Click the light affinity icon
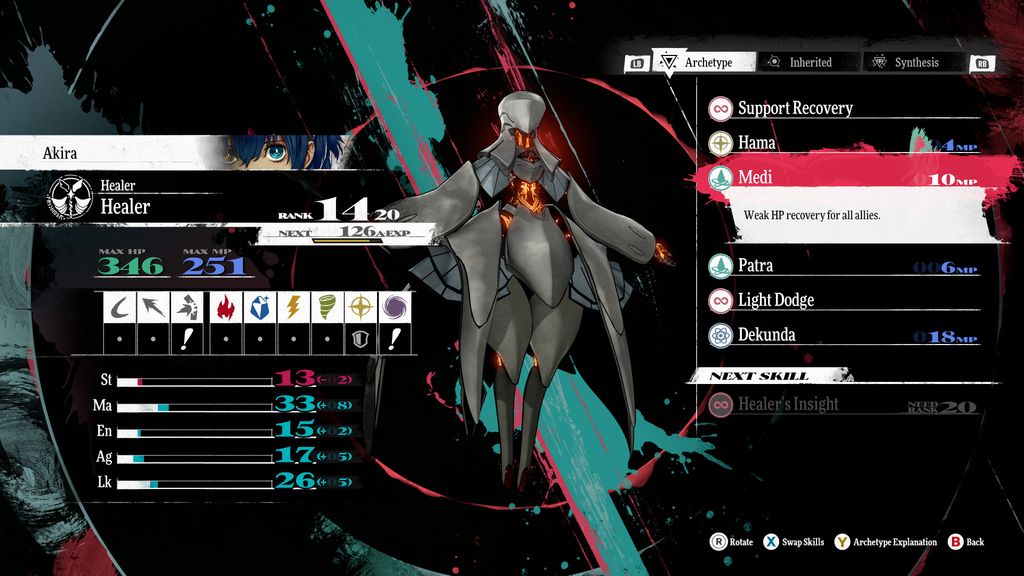The image size is (1024, 576). 360,308
